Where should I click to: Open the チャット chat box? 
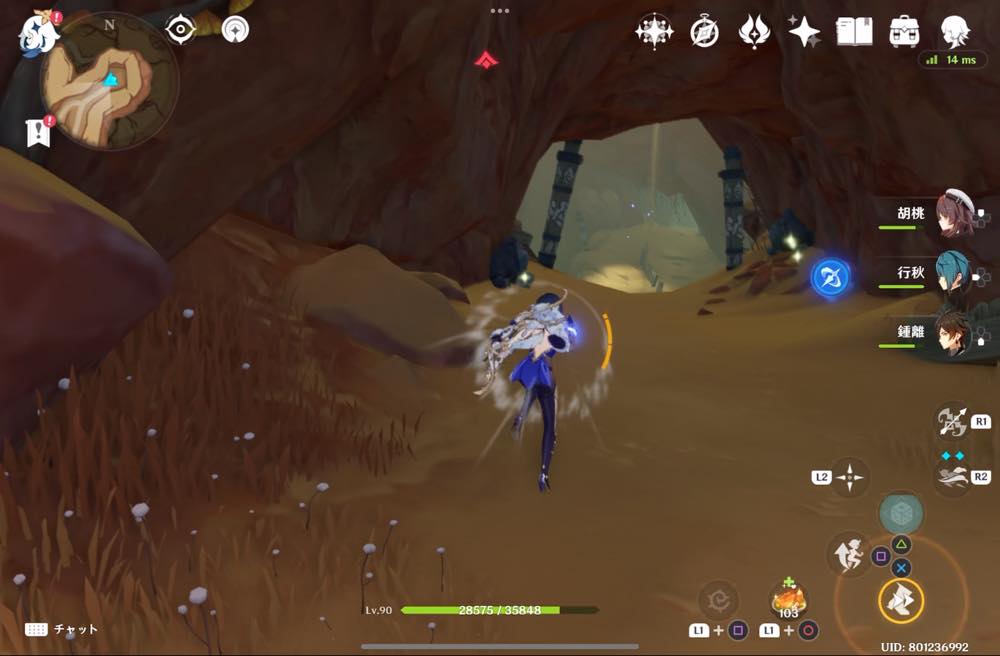[62, 629]
